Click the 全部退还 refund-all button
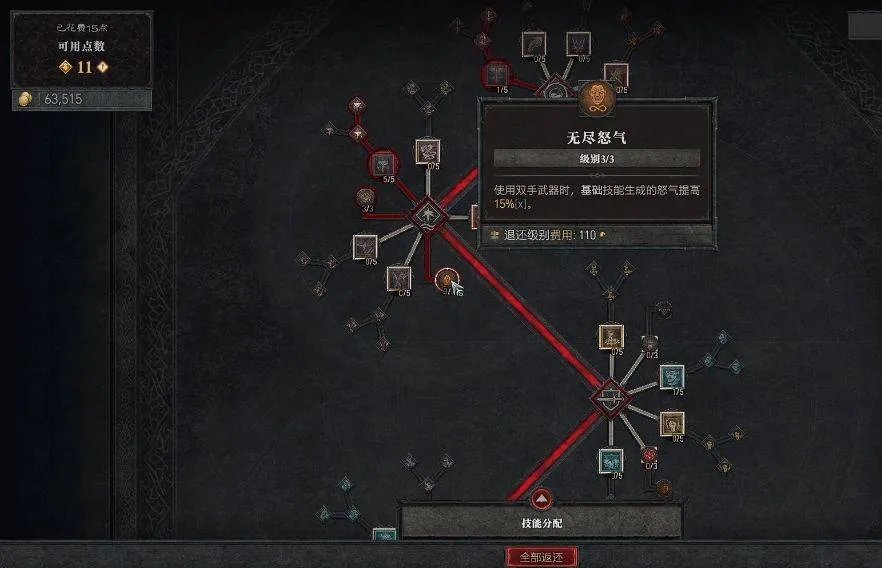 [541, 556]
